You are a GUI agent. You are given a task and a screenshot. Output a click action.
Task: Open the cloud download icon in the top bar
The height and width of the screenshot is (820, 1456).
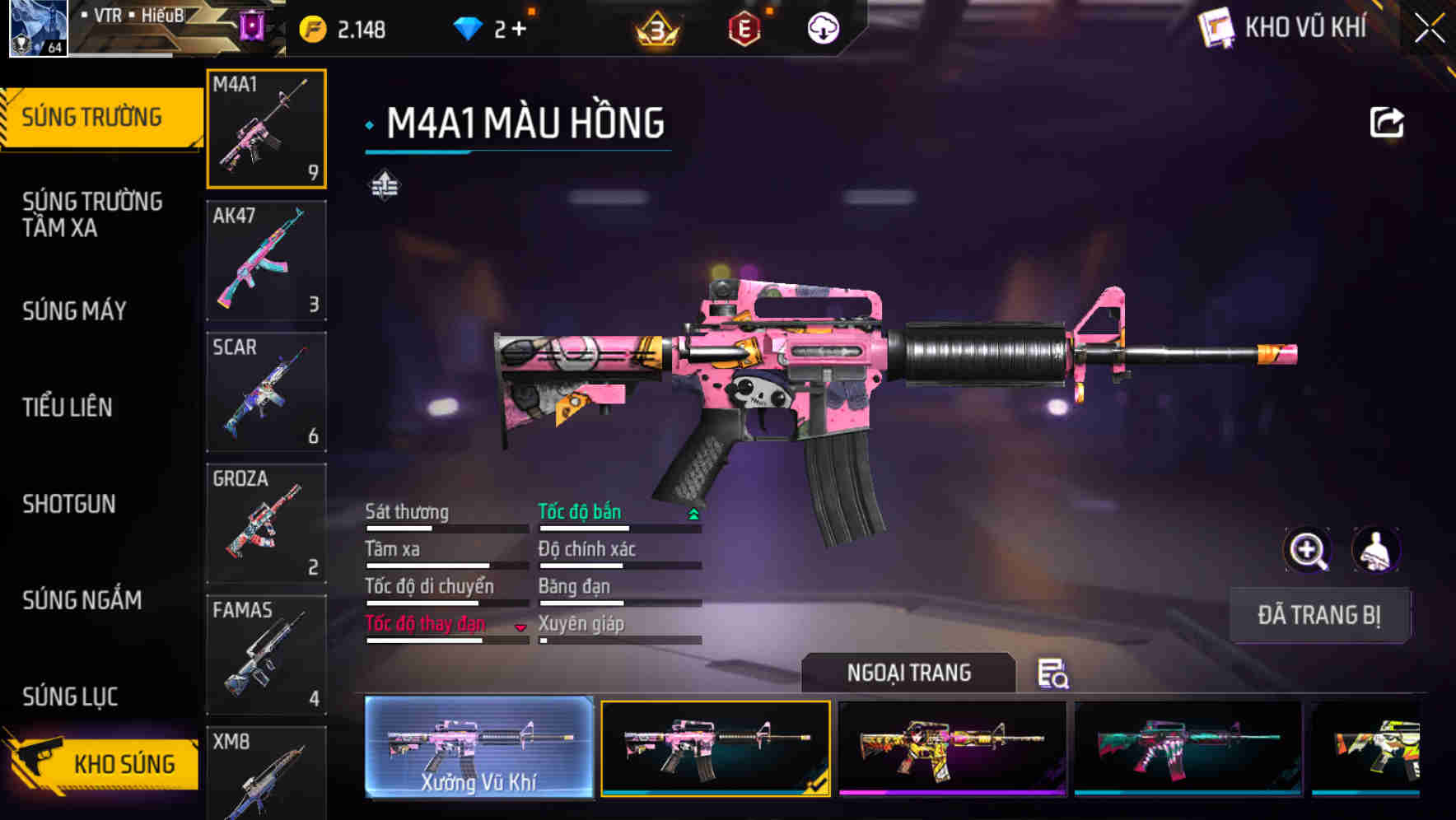click(822, 26)
